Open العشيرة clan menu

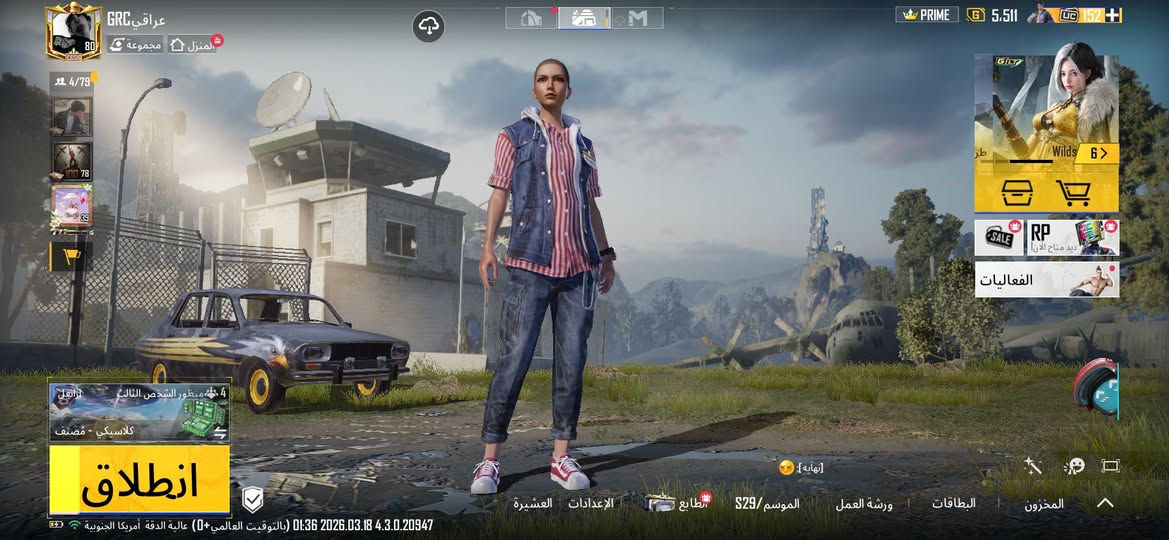click(533, 503)
